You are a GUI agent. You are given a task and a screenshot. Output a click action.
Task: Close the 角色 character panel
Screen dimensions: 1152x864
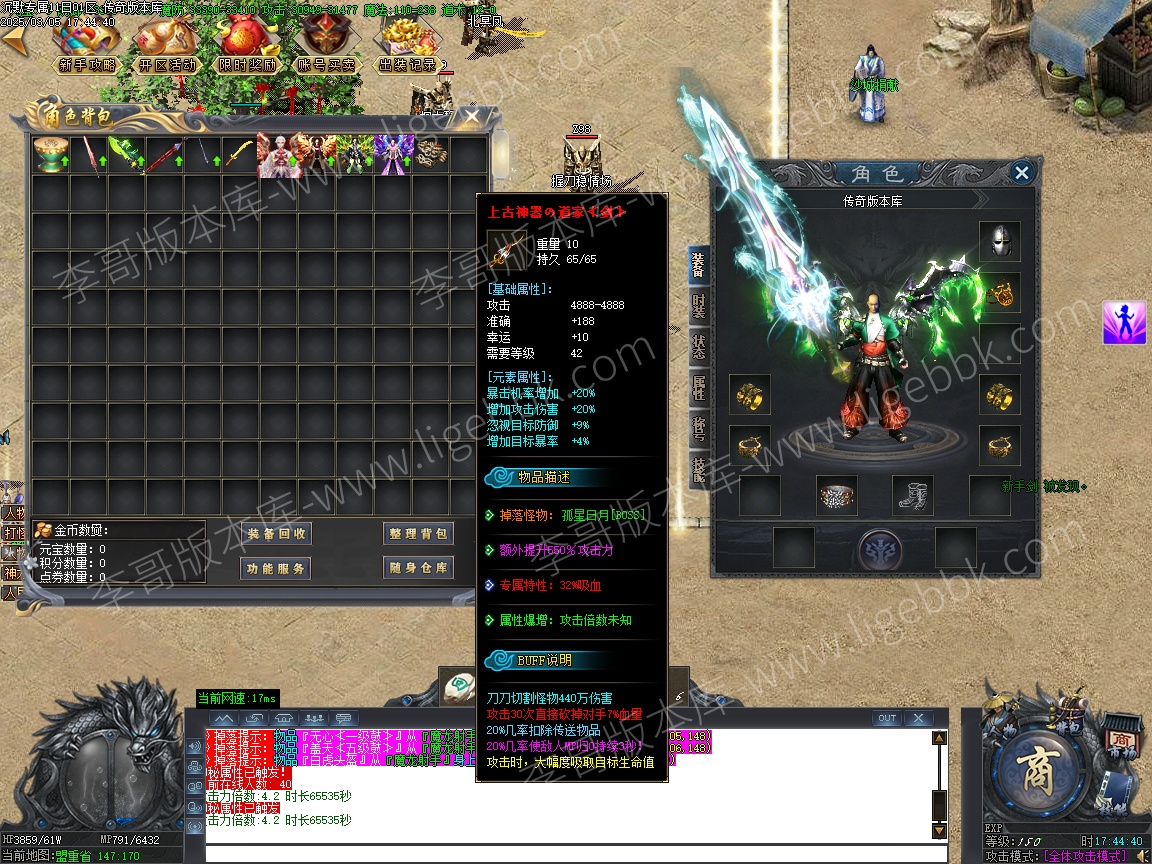pyautogui.click(x=1021, y=173)
